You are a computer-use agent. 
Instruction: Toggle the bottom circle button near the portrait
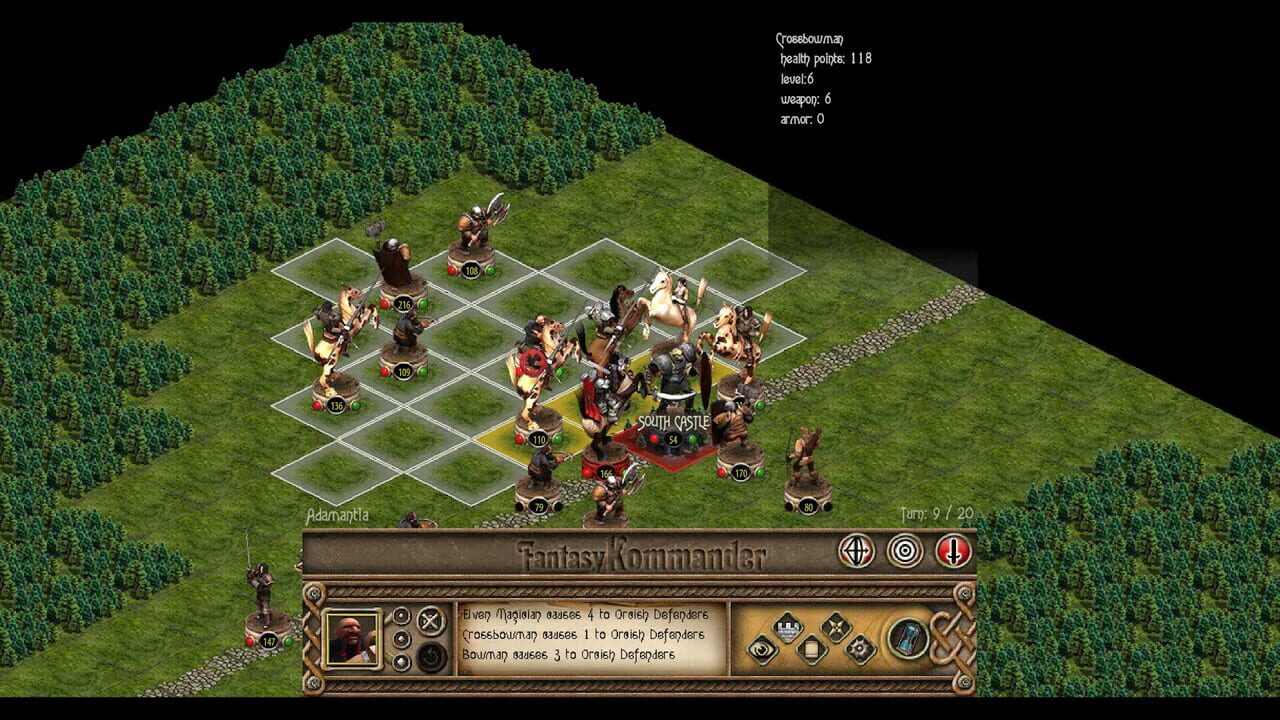tap(401, 661)
